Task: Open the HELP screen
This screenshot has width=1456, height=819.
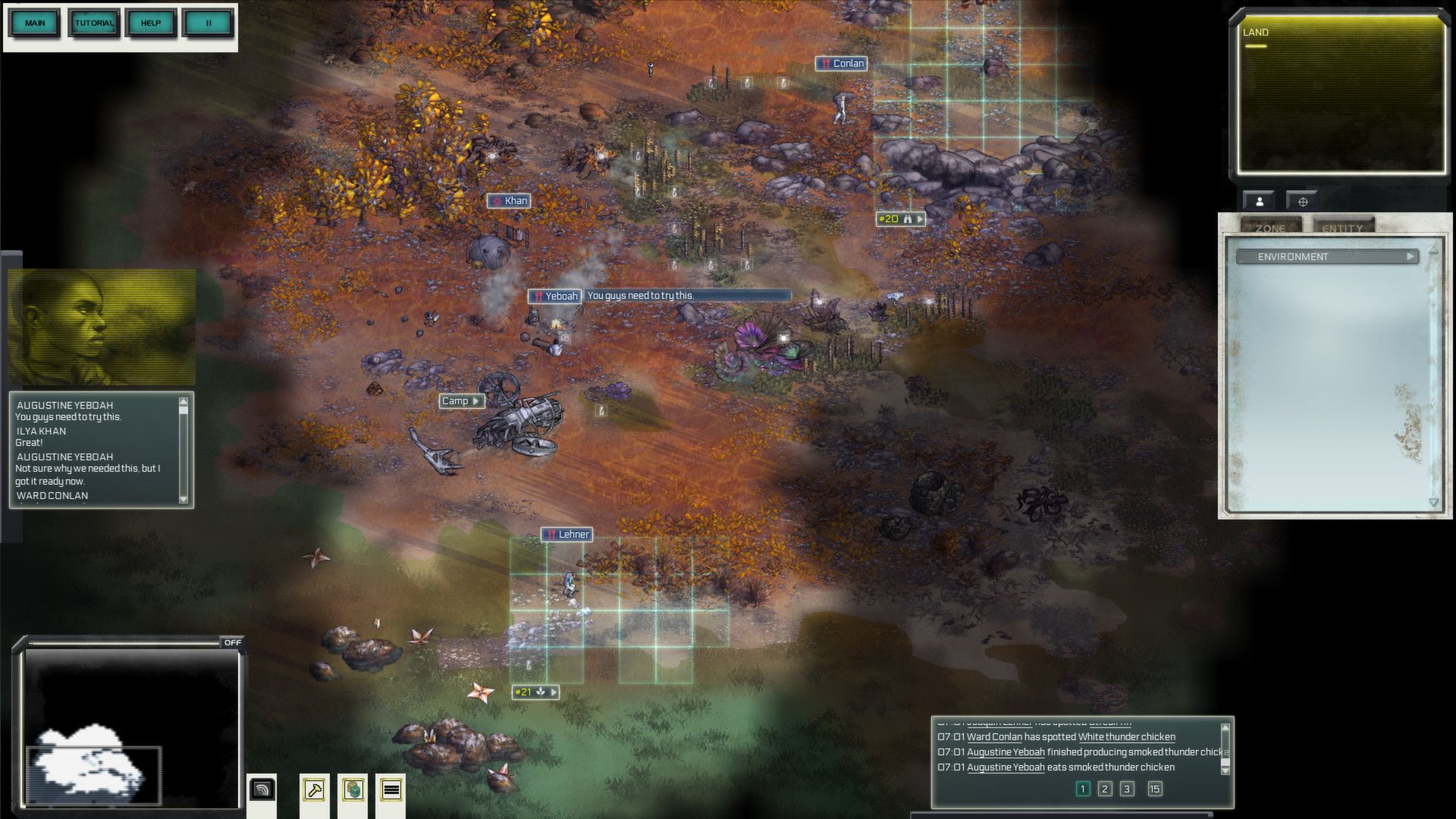Action: tap(151, 23)
